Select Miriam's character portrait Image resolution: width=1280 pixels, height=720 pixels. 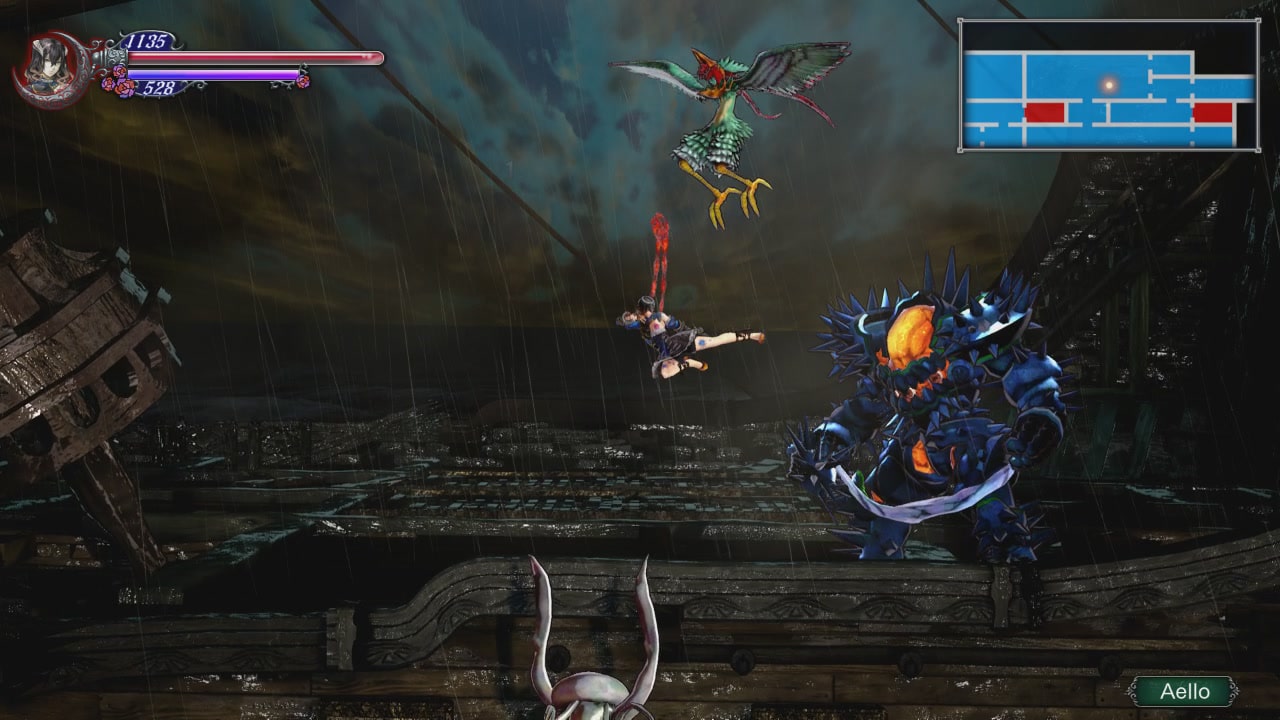[x=46, y=67]
